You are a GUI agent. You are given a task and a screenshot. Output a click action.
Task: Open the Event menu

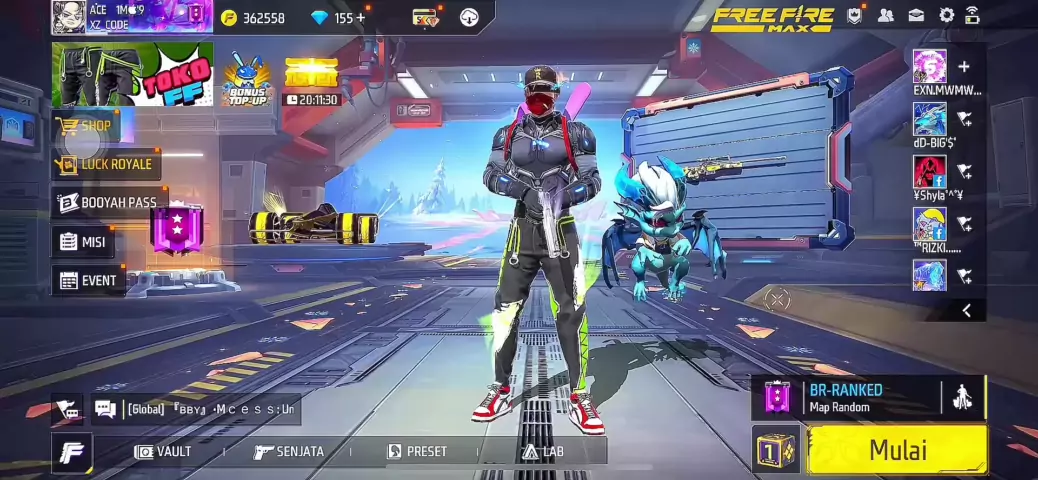click(88, 281)
